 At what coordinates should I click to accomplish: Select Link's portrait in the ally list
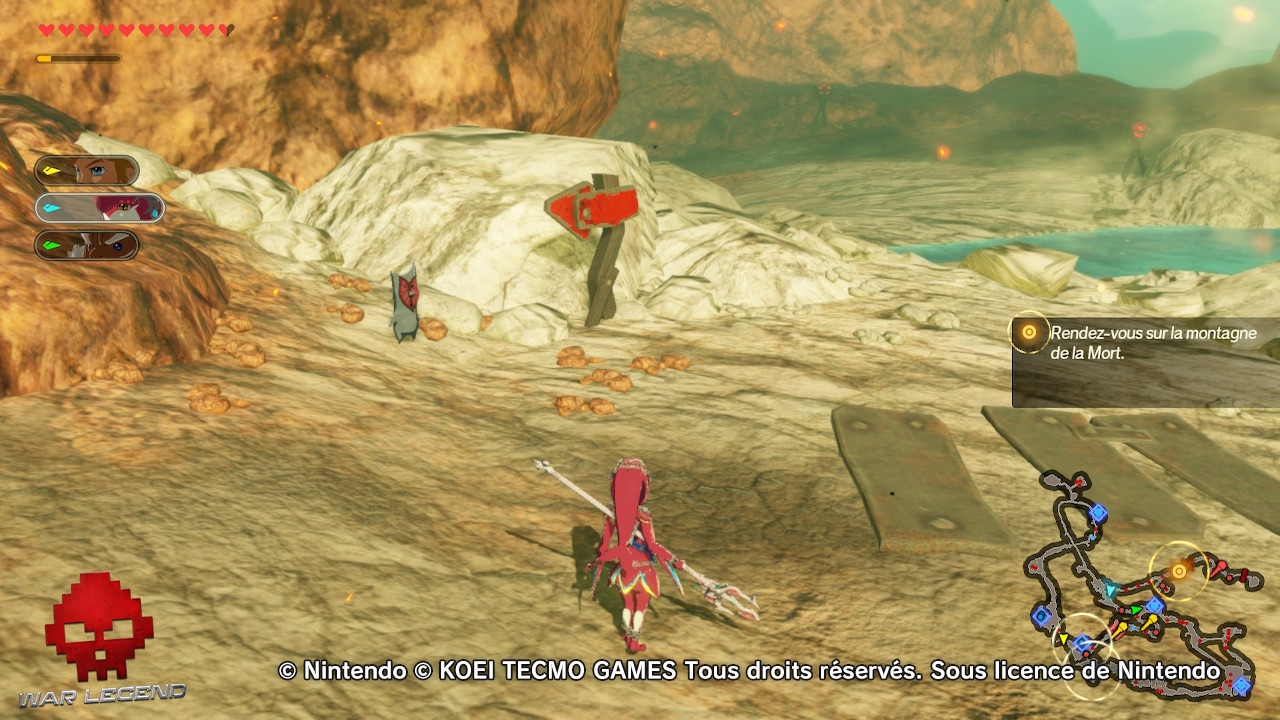(x=85, y=171)
